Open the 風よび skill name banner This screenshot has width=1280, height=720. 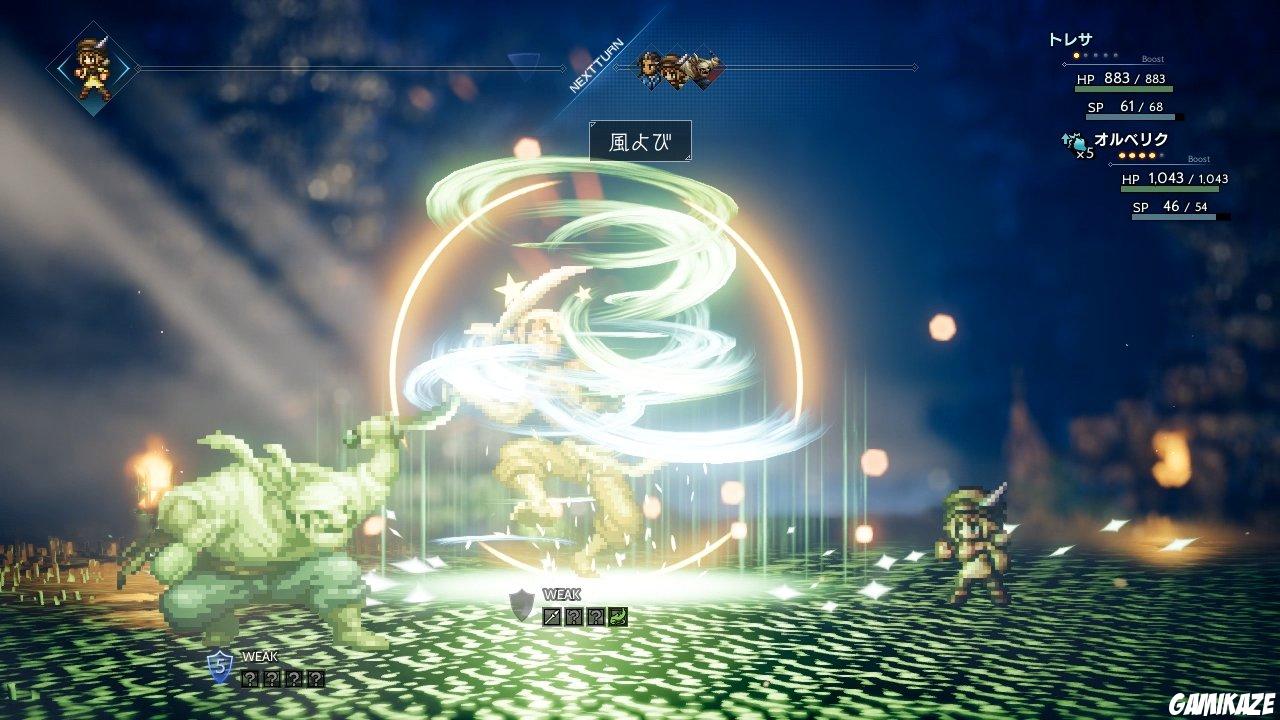pos(640,142)
